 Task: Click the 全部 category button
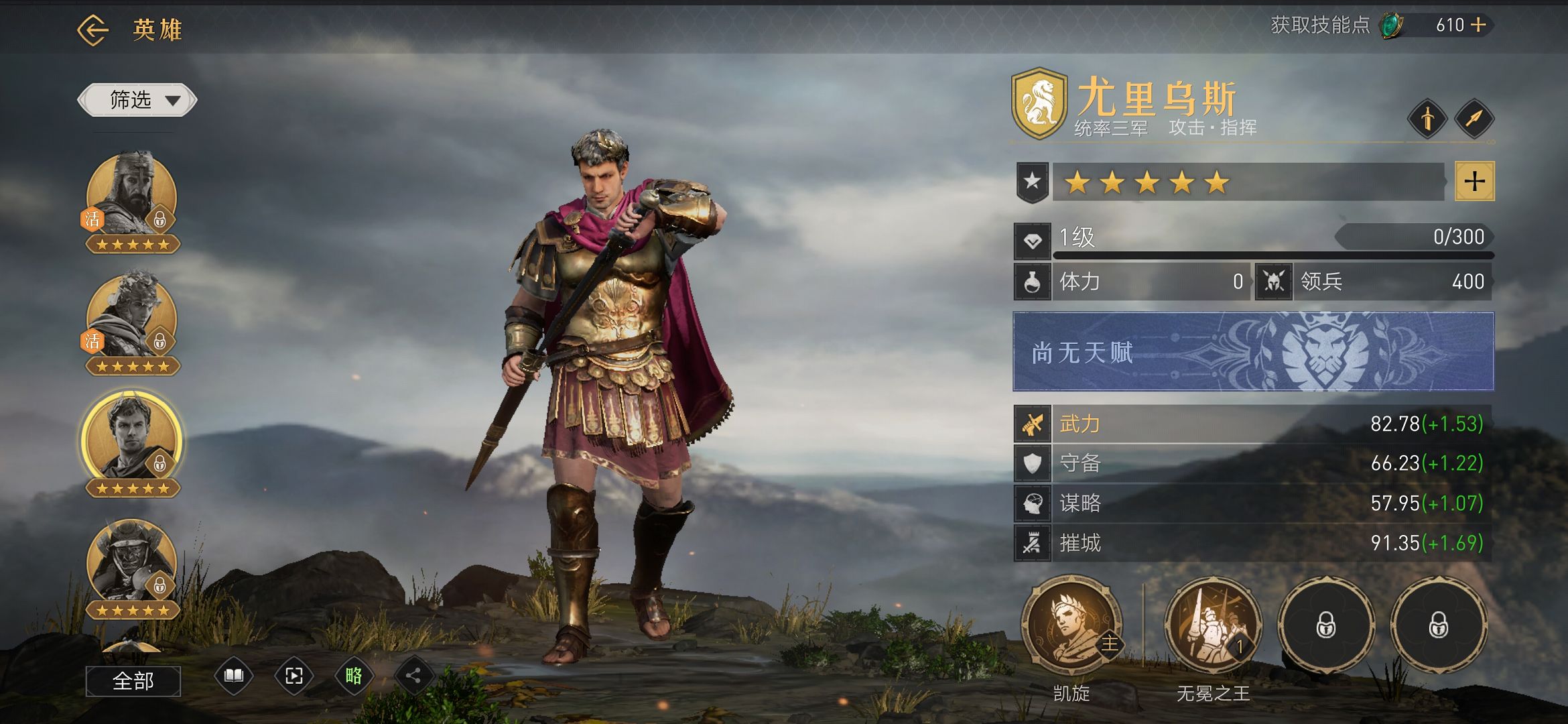point(133,681)
